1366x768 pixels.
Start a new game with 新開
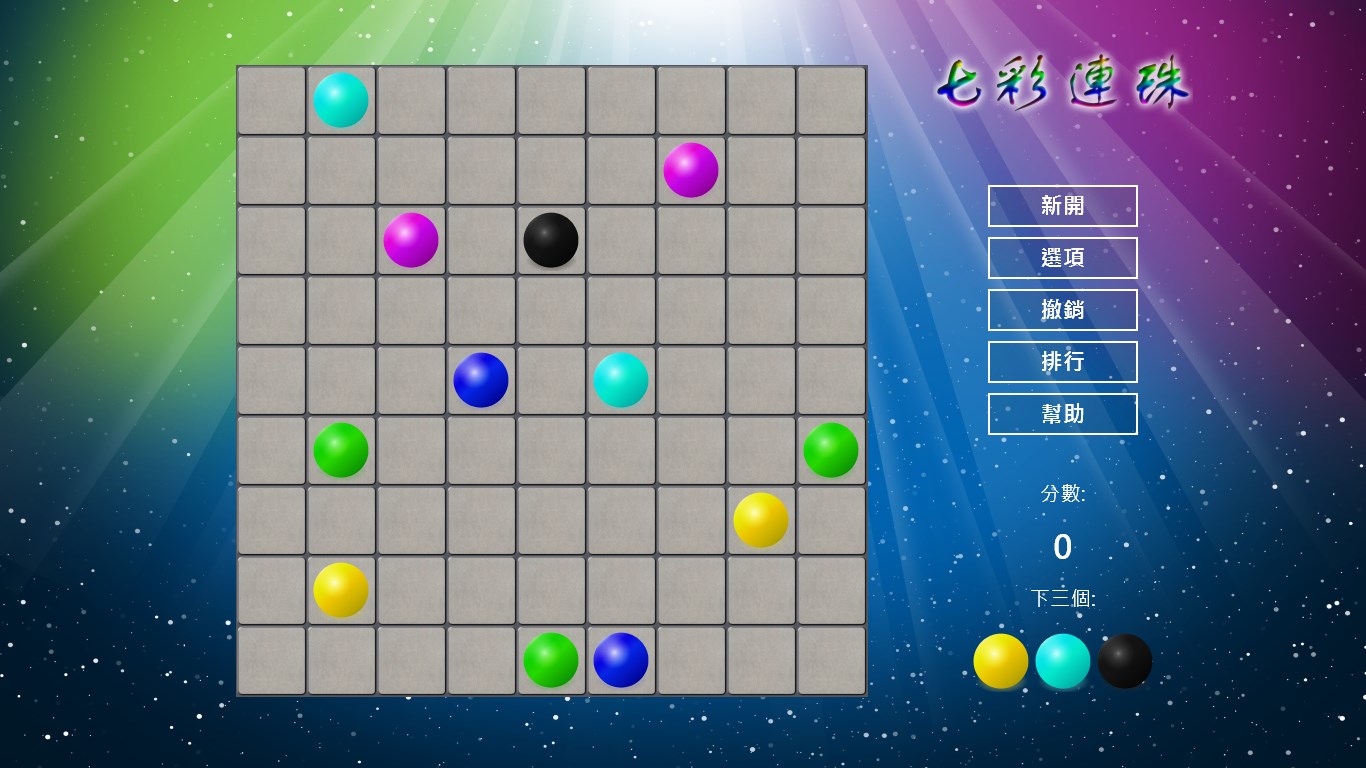click(1062, 206)
